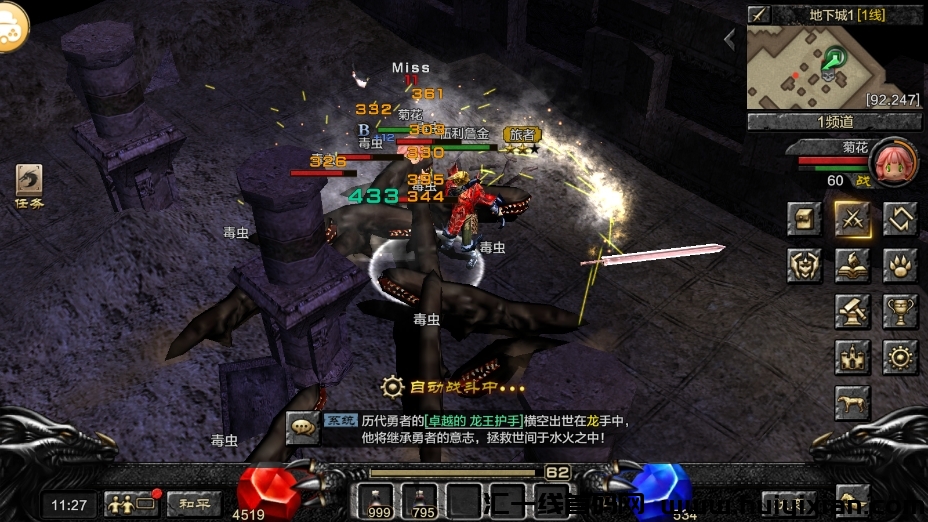The width and height of the screenshot is (928, 522).
Task: Select the 1频道 channel button
Action: coord(834,122)
